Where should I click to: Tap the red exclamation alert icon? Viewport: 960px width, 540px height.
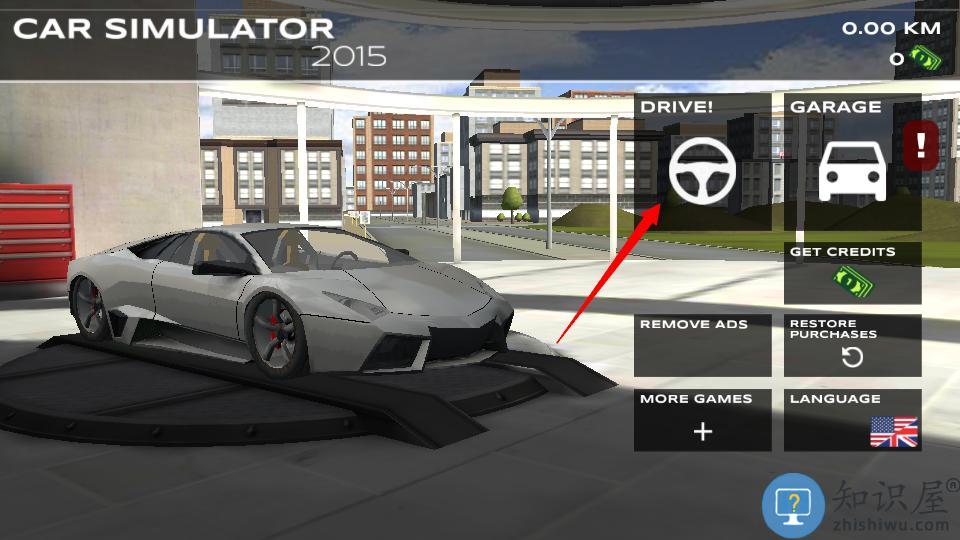[x=921, y=146]
